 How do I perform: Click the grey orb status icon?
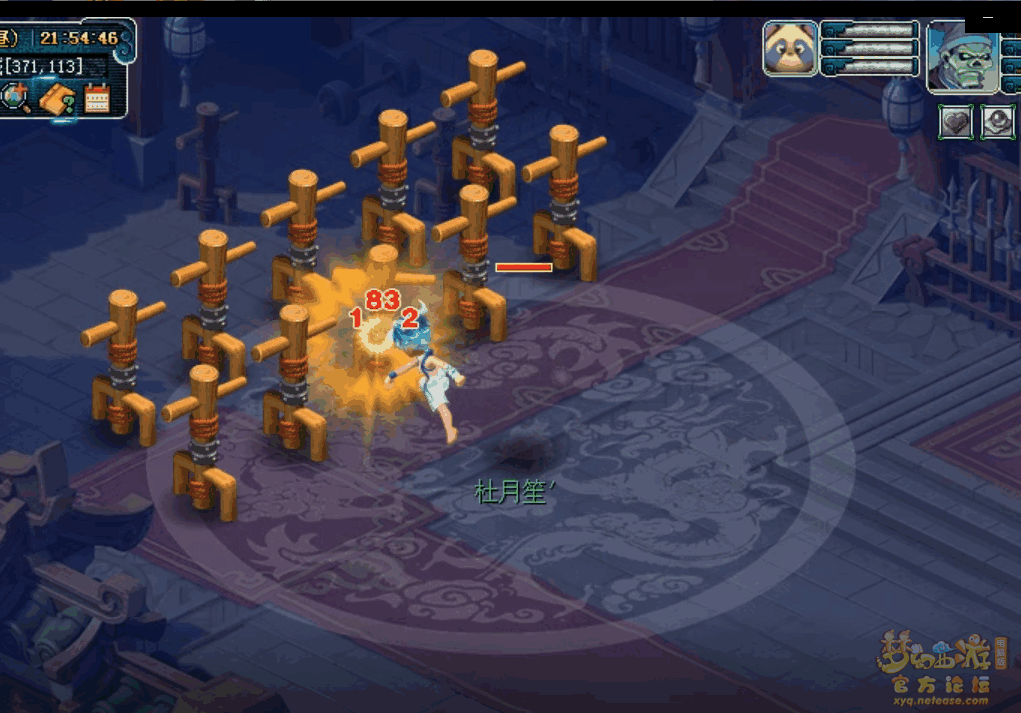[x=997, y=122]
